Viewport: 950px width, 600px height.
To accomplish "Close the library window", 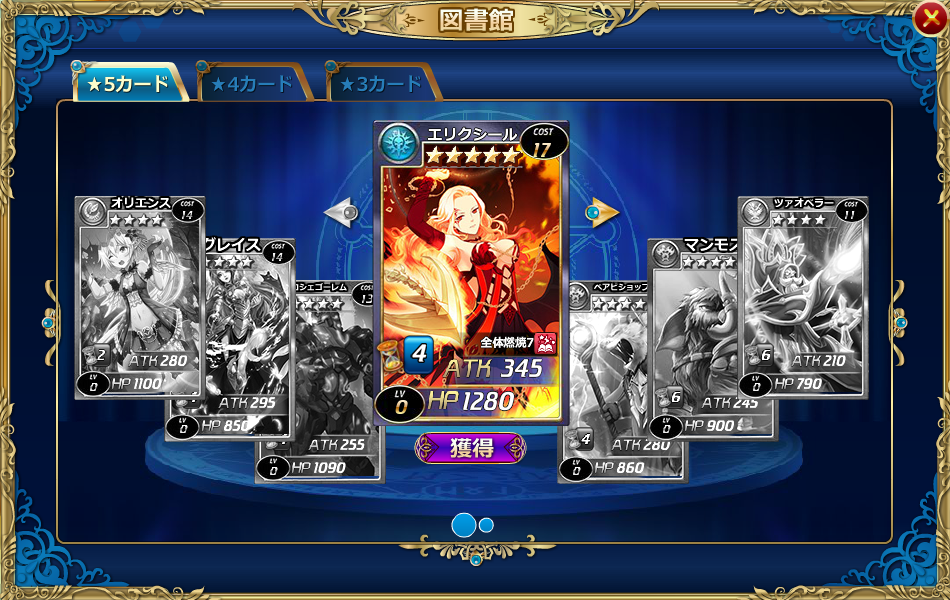I will pos(927,15).
